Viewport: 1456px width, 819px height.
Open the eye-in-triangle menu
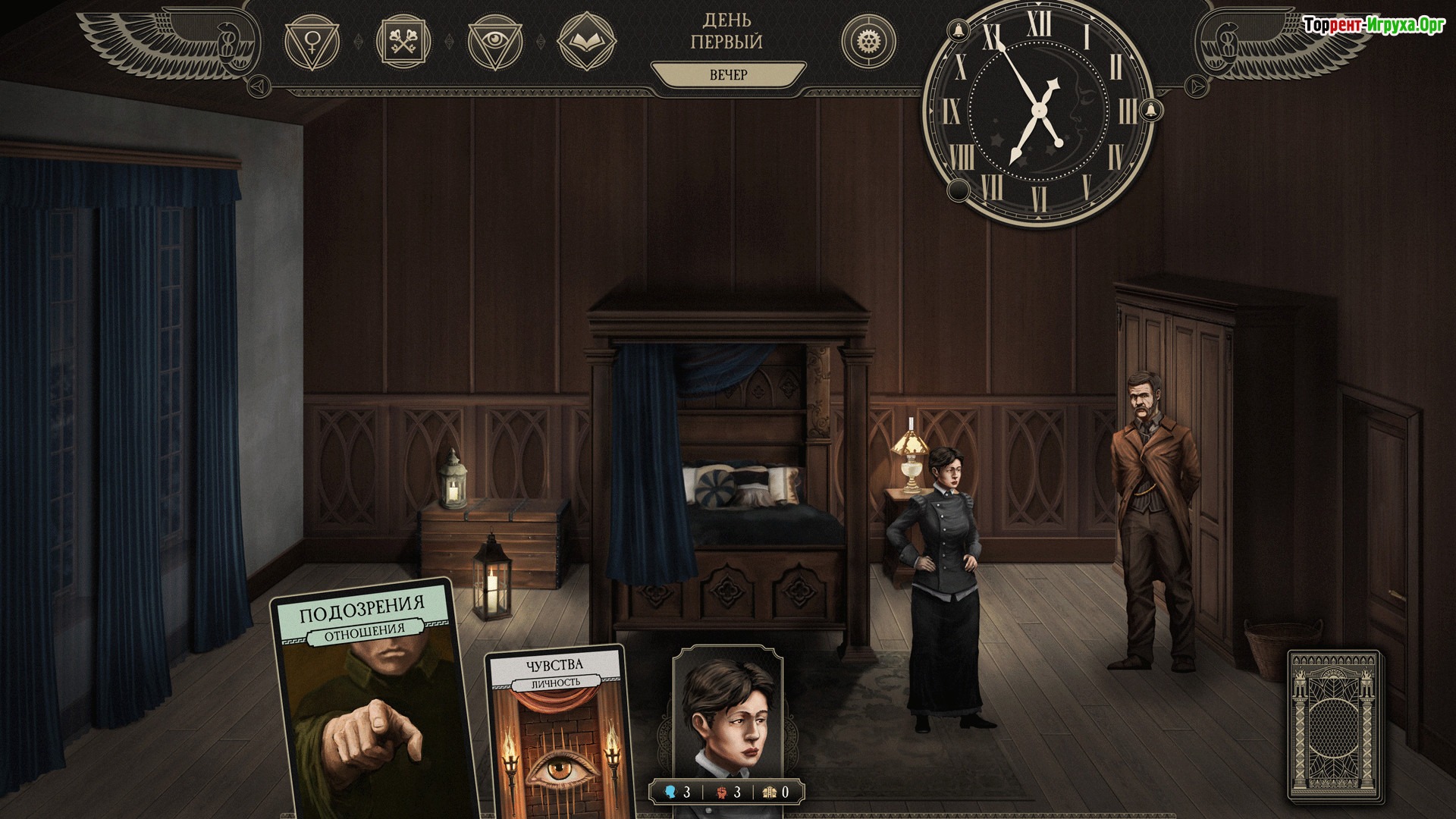click(495, 41)
